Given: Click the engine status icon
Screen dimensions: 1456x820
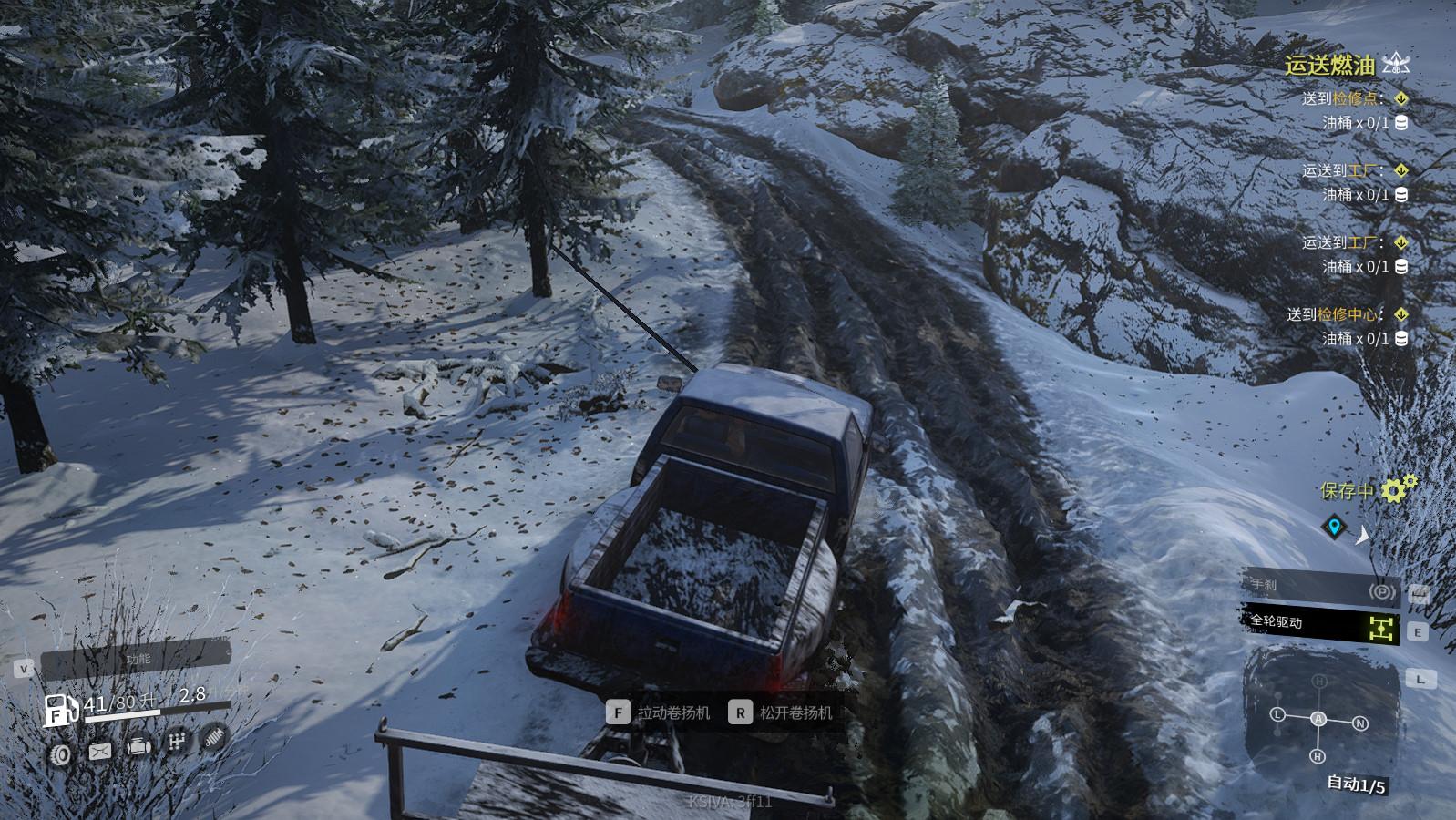Looking at the screenshot, I should (138, 746).
